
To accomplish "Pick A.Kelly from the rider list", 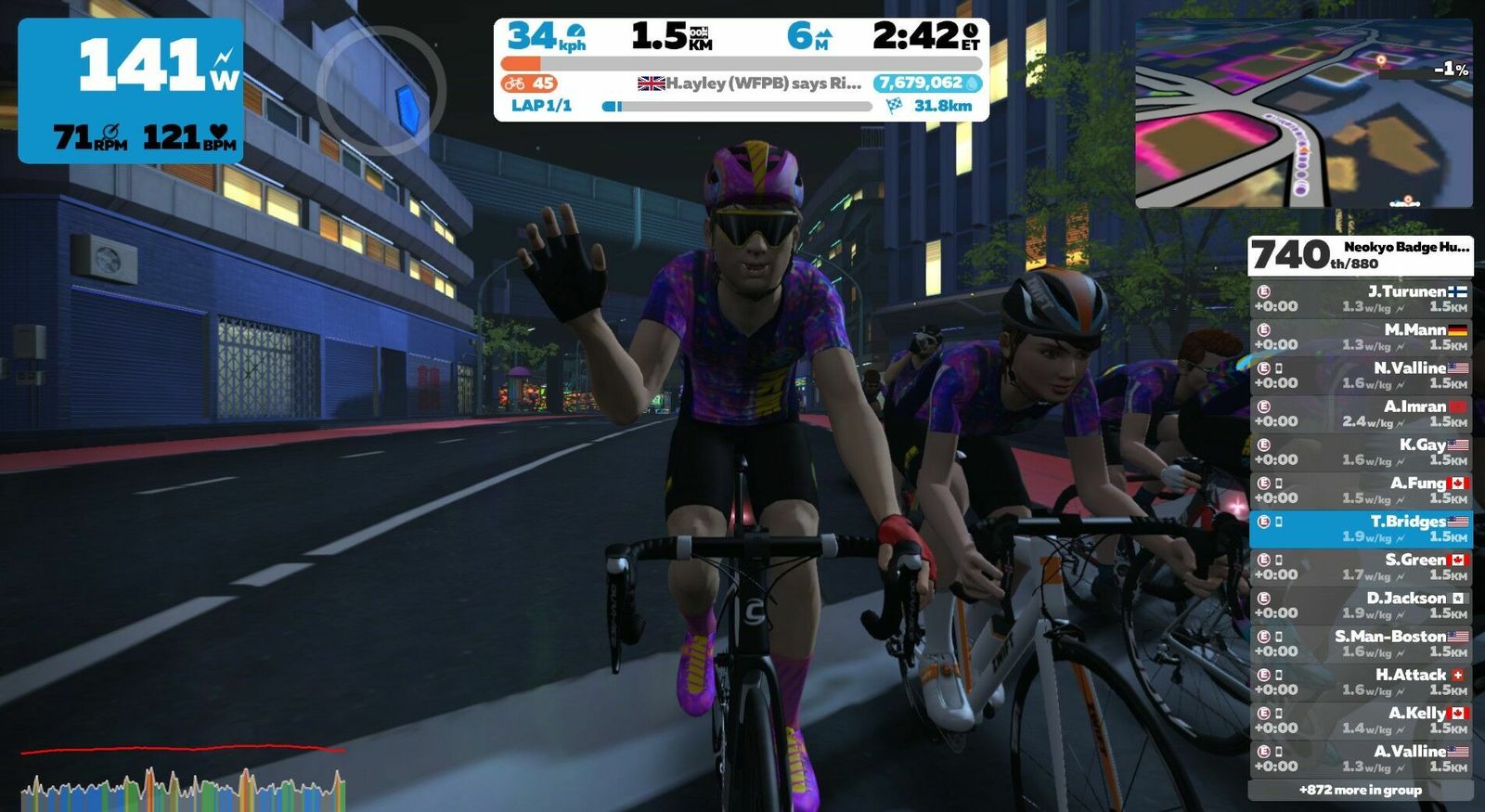I will coord(1360,720).
